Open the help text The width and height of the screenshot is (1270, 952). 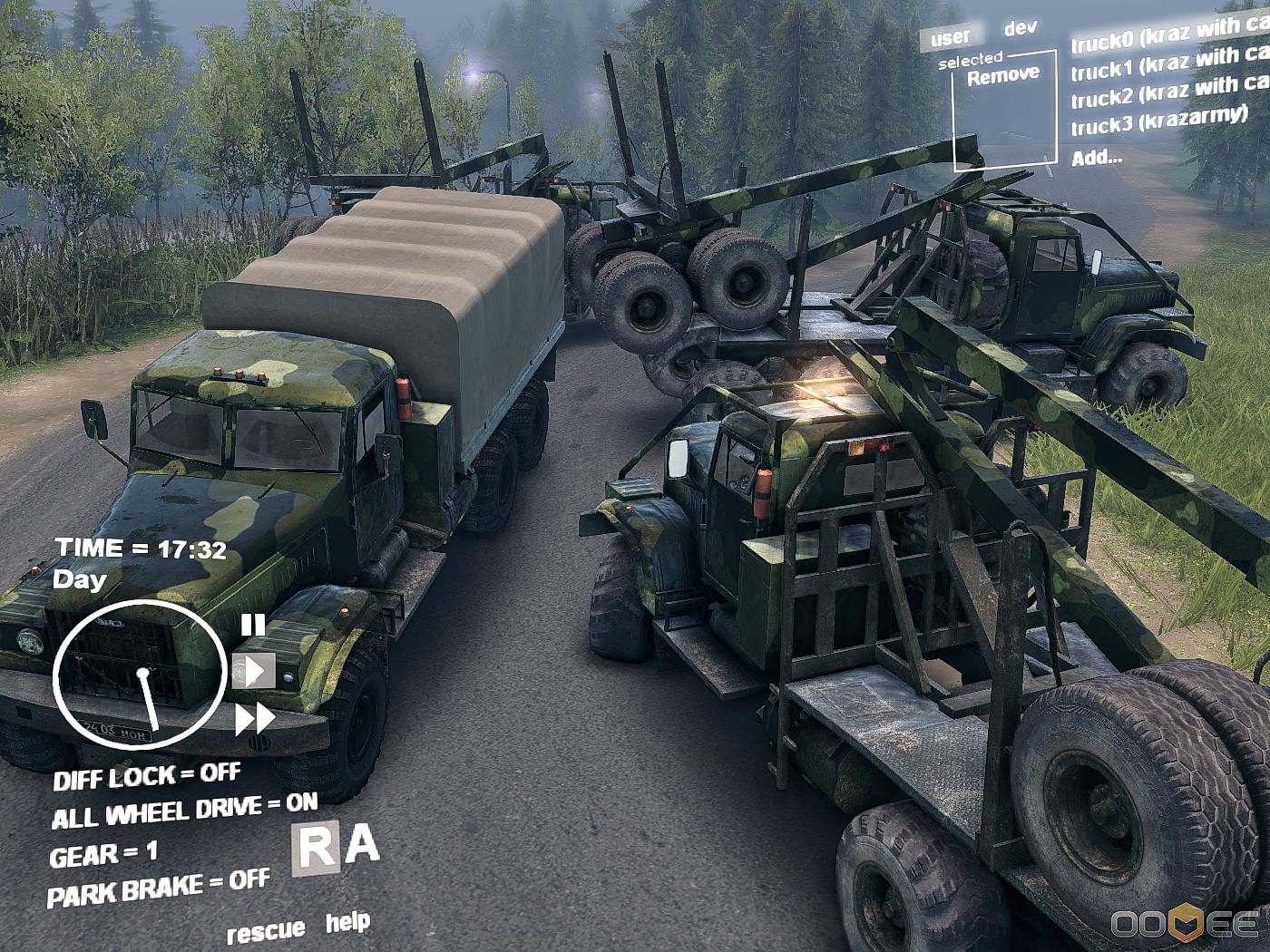point(347,923)
